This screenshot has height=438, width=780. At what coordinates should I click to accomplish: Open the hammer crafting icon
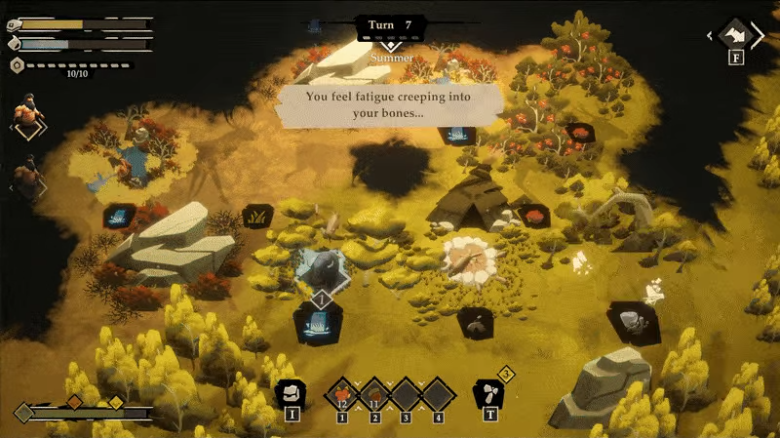coord(487,392)
